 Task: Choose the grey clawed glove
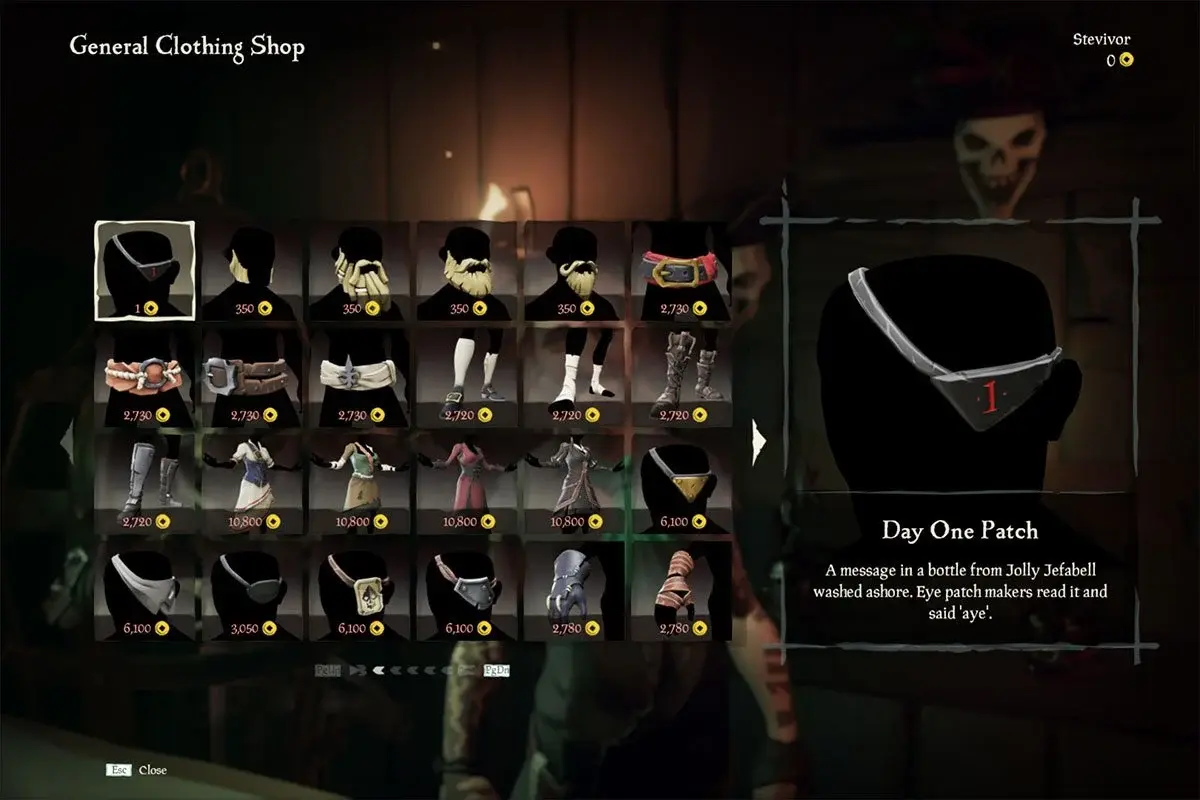click(x=574, y=591)
